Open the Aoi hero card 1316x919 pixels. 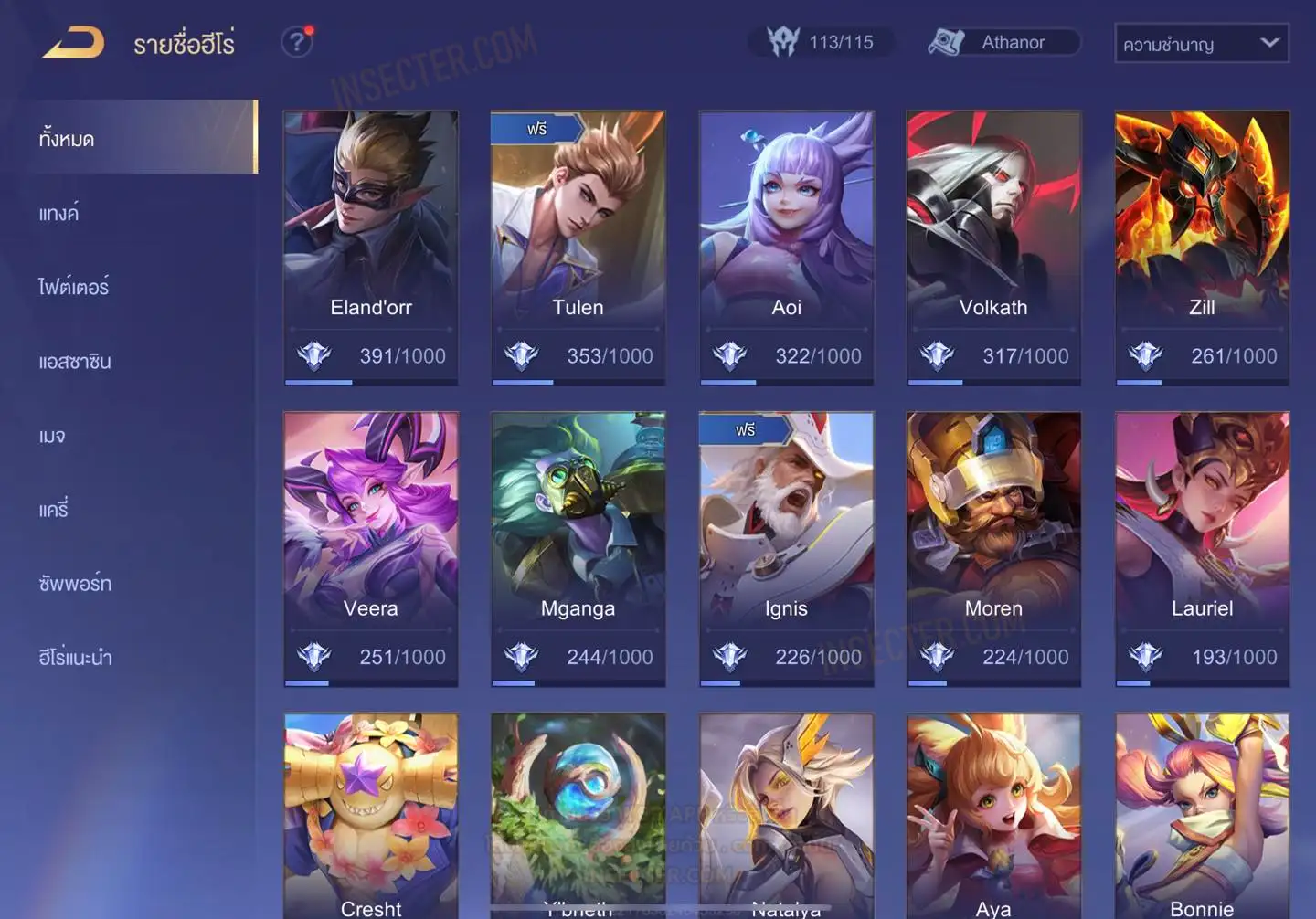coord(786,247)
